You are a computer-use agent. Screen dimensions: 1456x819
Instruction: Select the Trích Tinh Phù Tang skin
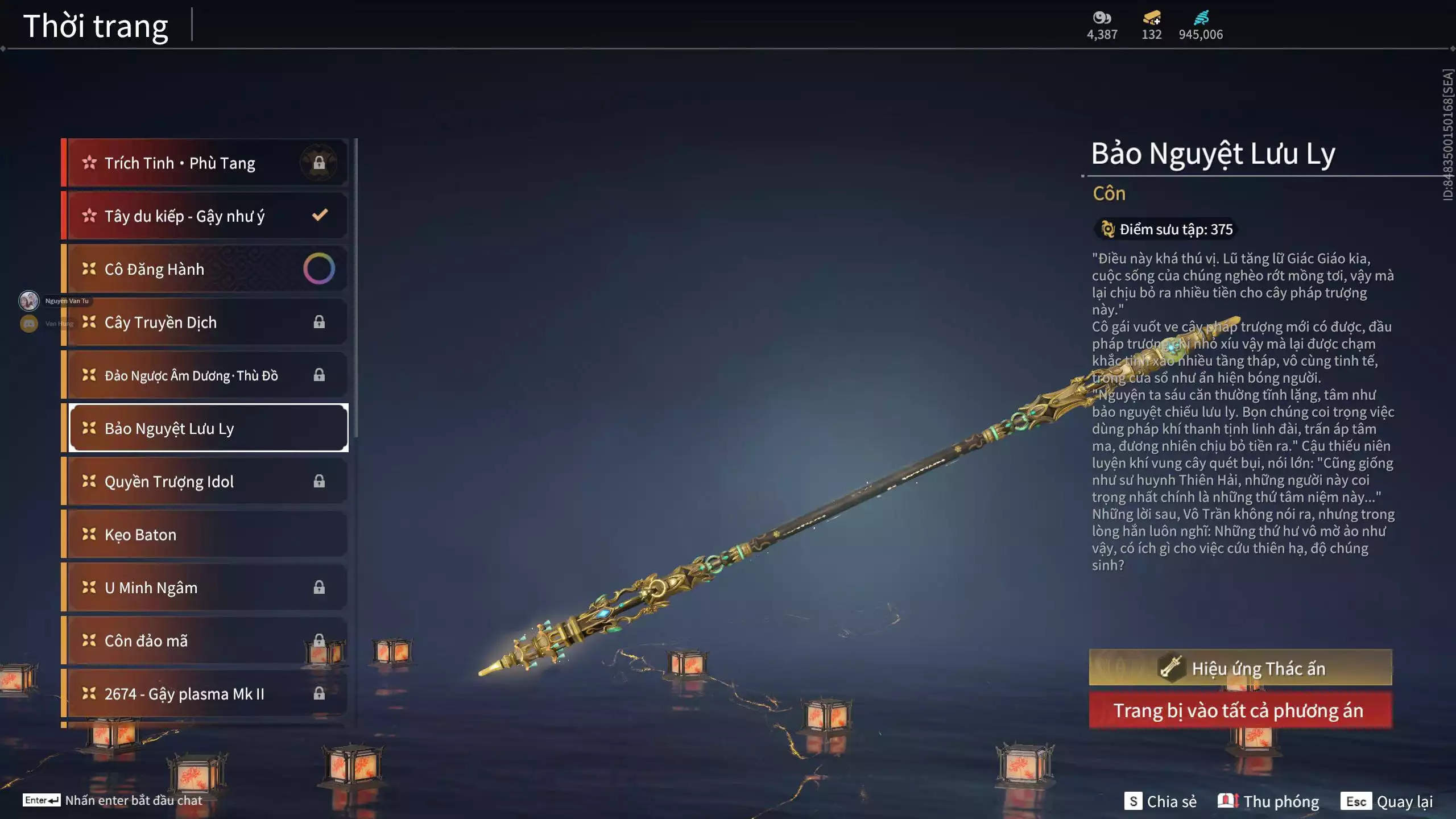click(205, 163)
